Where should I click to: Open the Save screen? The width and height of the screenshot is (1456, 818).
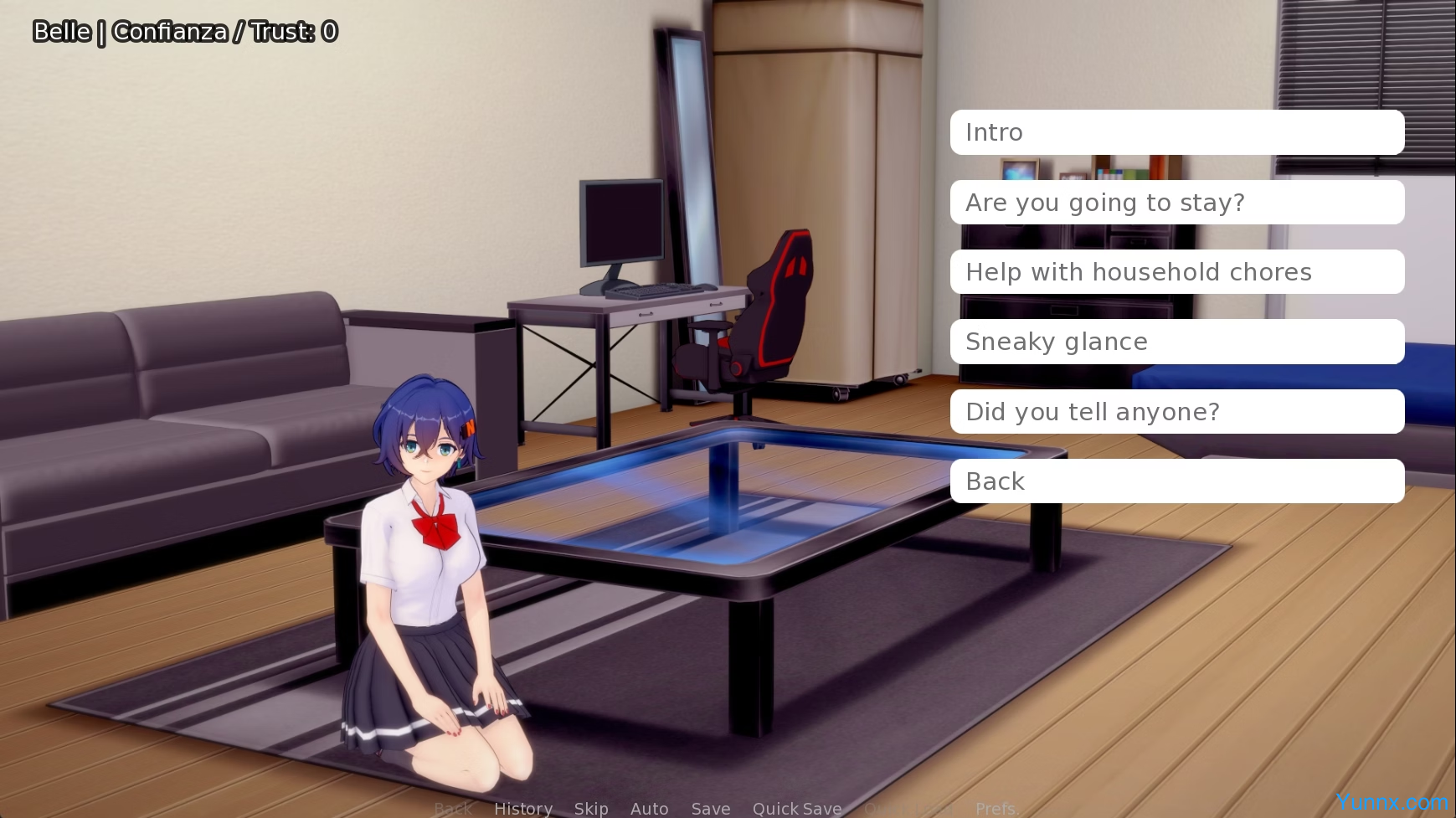(711, 808)
